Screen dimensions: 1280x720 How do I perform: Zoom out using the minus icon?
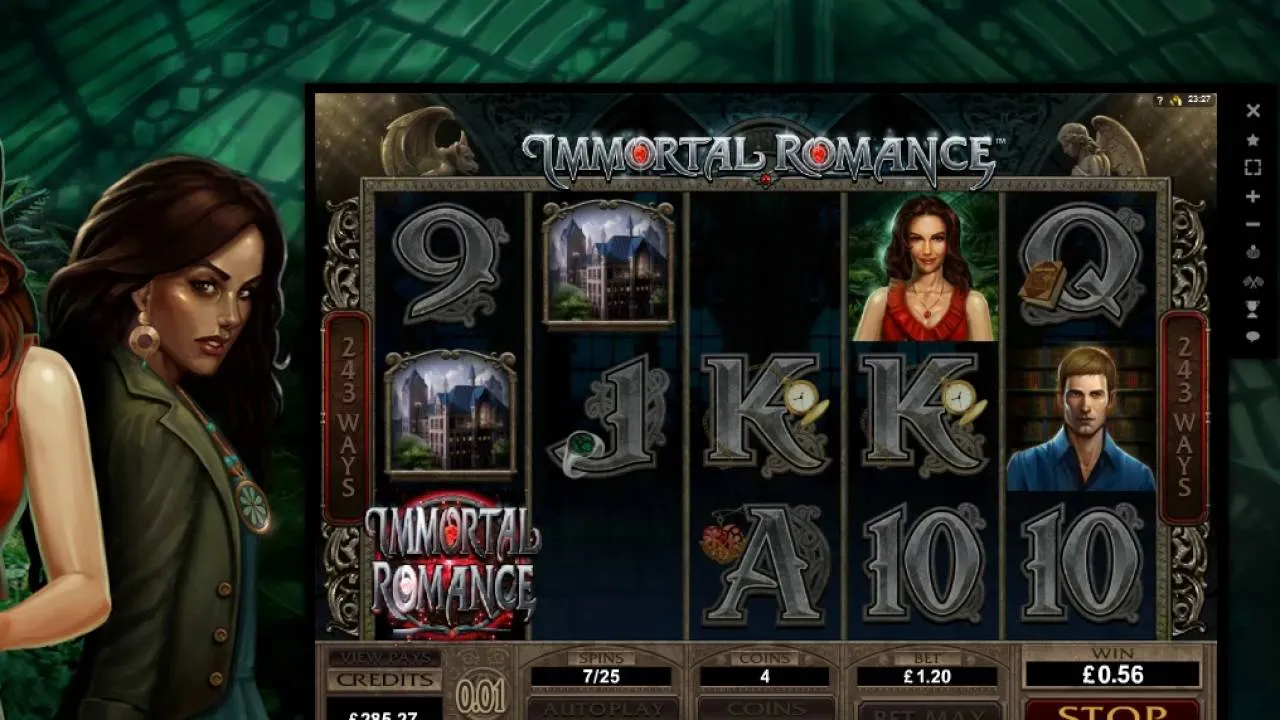[1254, 222]
